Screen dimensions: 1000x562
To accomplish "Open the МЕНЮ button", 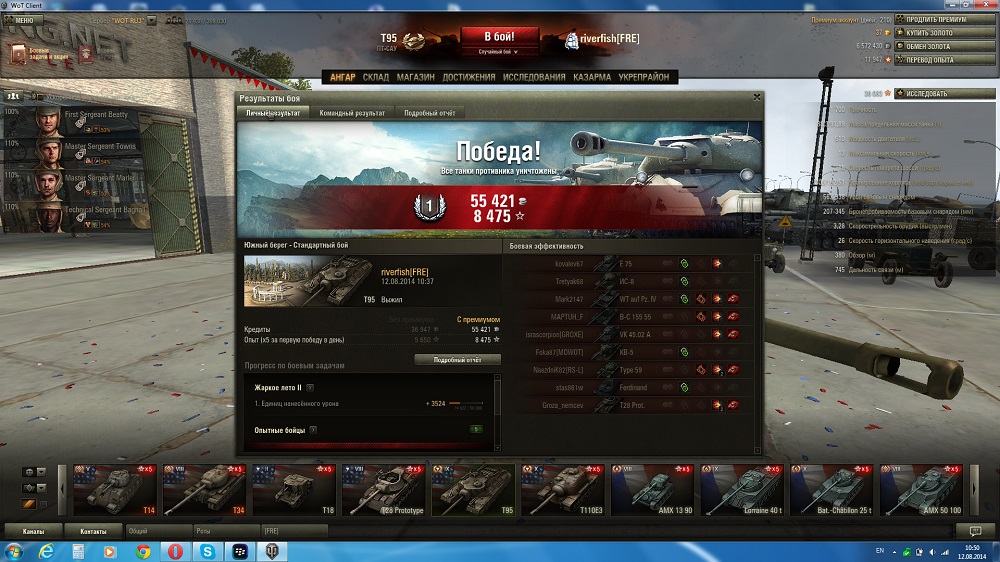I will 24,20.
